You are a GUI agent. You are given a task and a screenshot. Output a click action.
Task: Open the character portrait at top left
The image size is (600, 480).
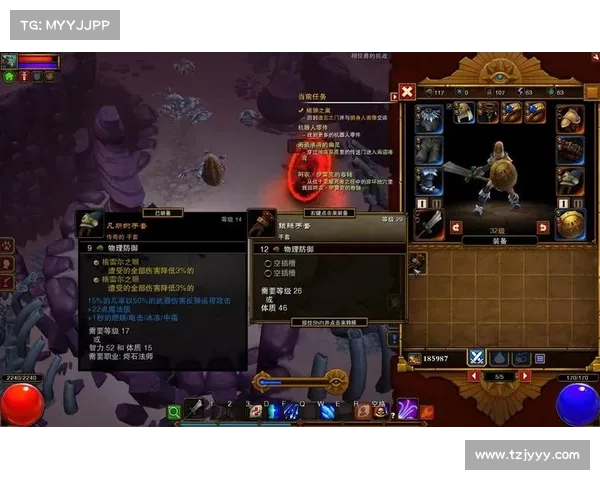coord(11,60)
